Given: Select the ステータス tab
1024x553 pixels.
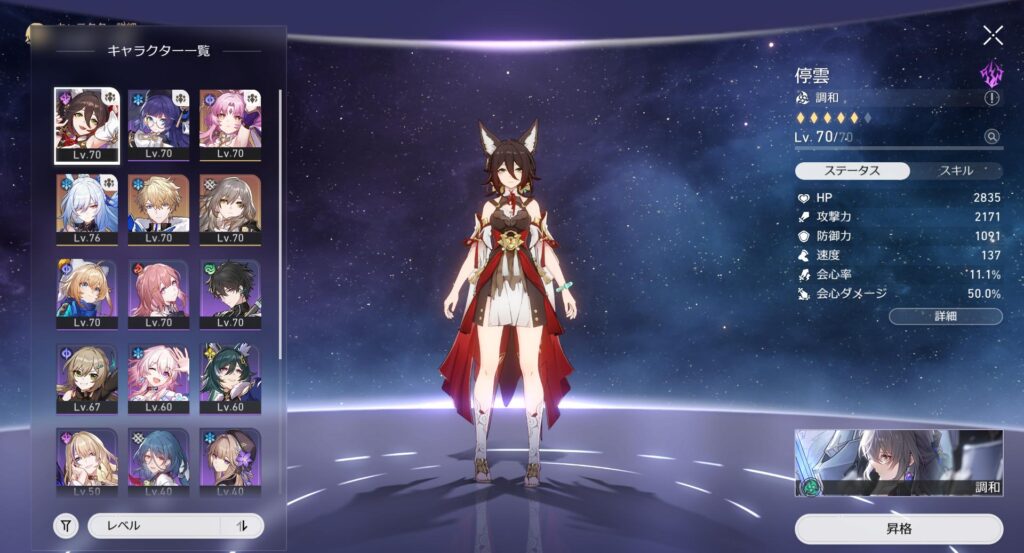Looking at the screenshot, I should click(x=852, y=171).
